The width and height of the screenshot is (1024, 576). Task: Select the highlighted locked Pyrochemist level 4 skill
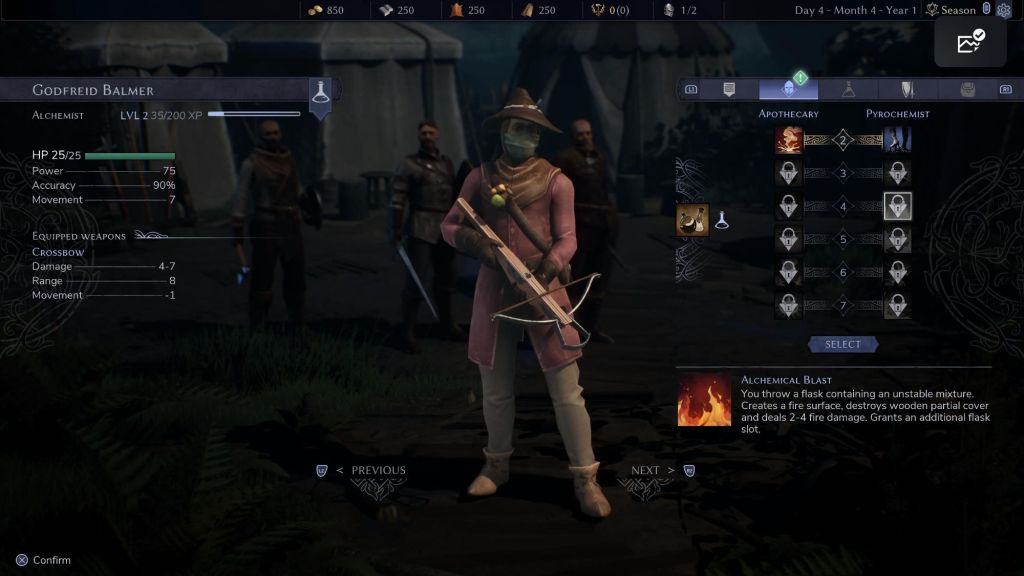click(897, 207)
